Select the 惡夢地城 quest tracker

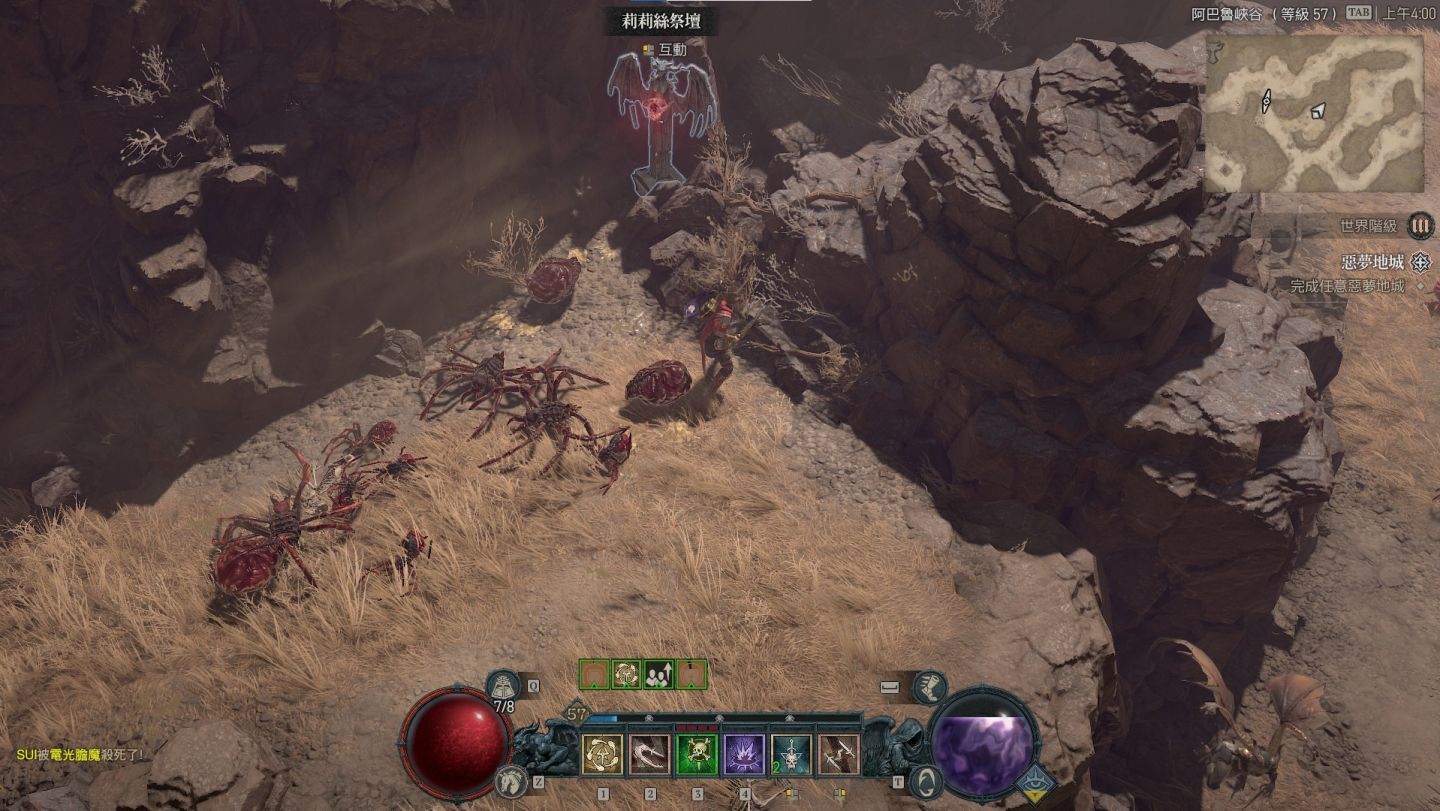pos(1372,263)
